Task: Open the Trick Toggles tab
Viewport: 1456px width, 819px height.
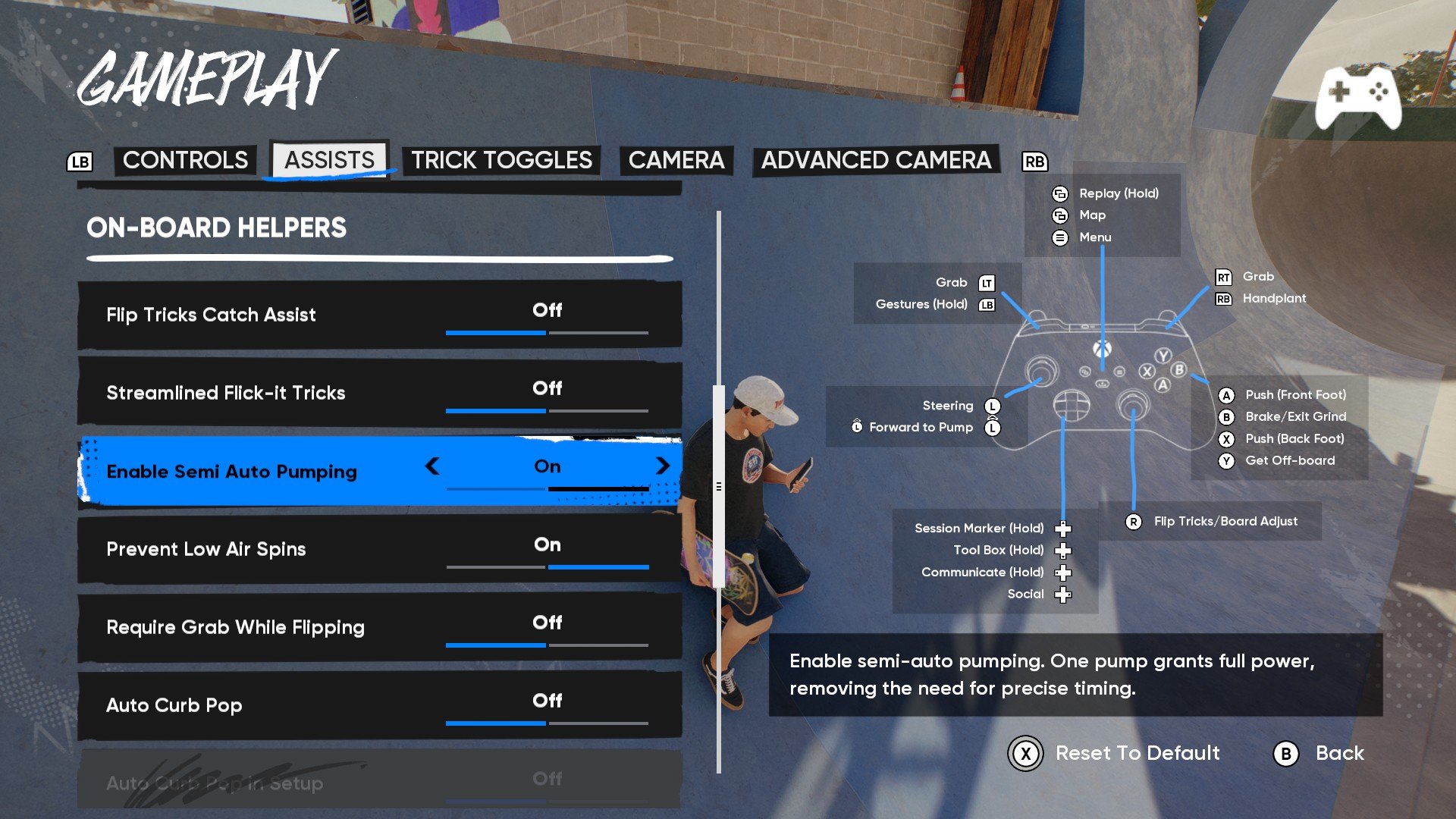Action: [x=501, y=160]
